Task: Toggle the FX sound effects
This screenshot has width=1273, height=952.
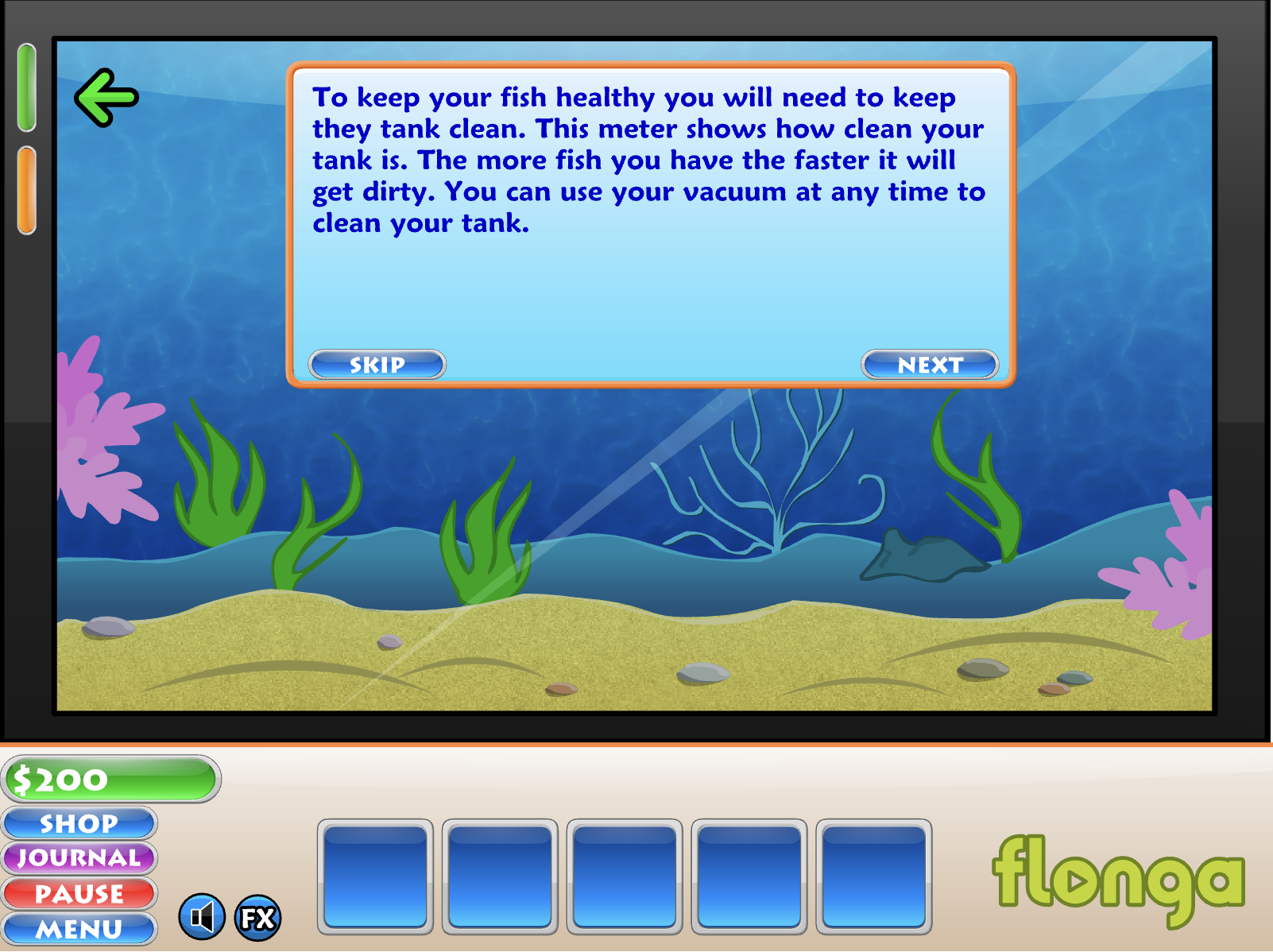Action: (258, 918)
